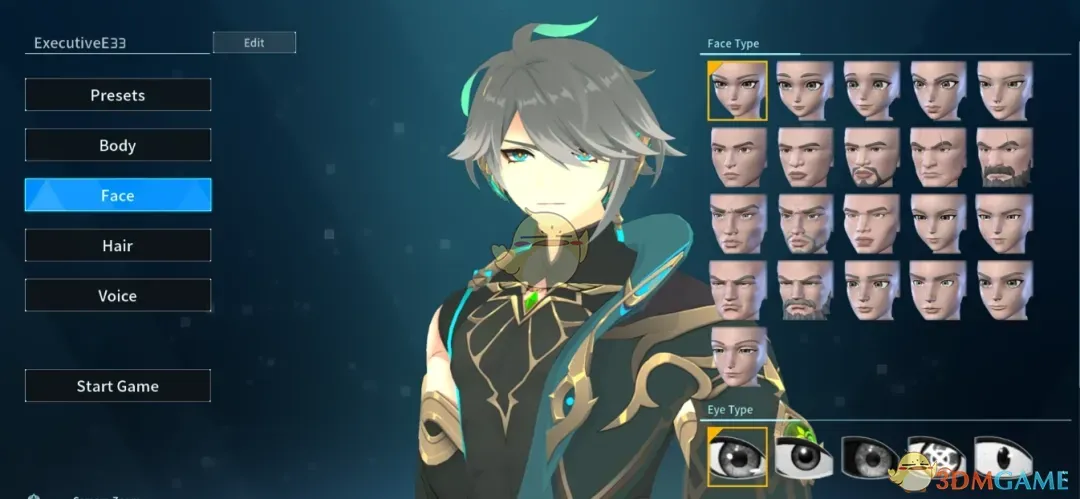The image size is (1080, 499).
Task: Click the Start Game button
Action: point(118,386)
